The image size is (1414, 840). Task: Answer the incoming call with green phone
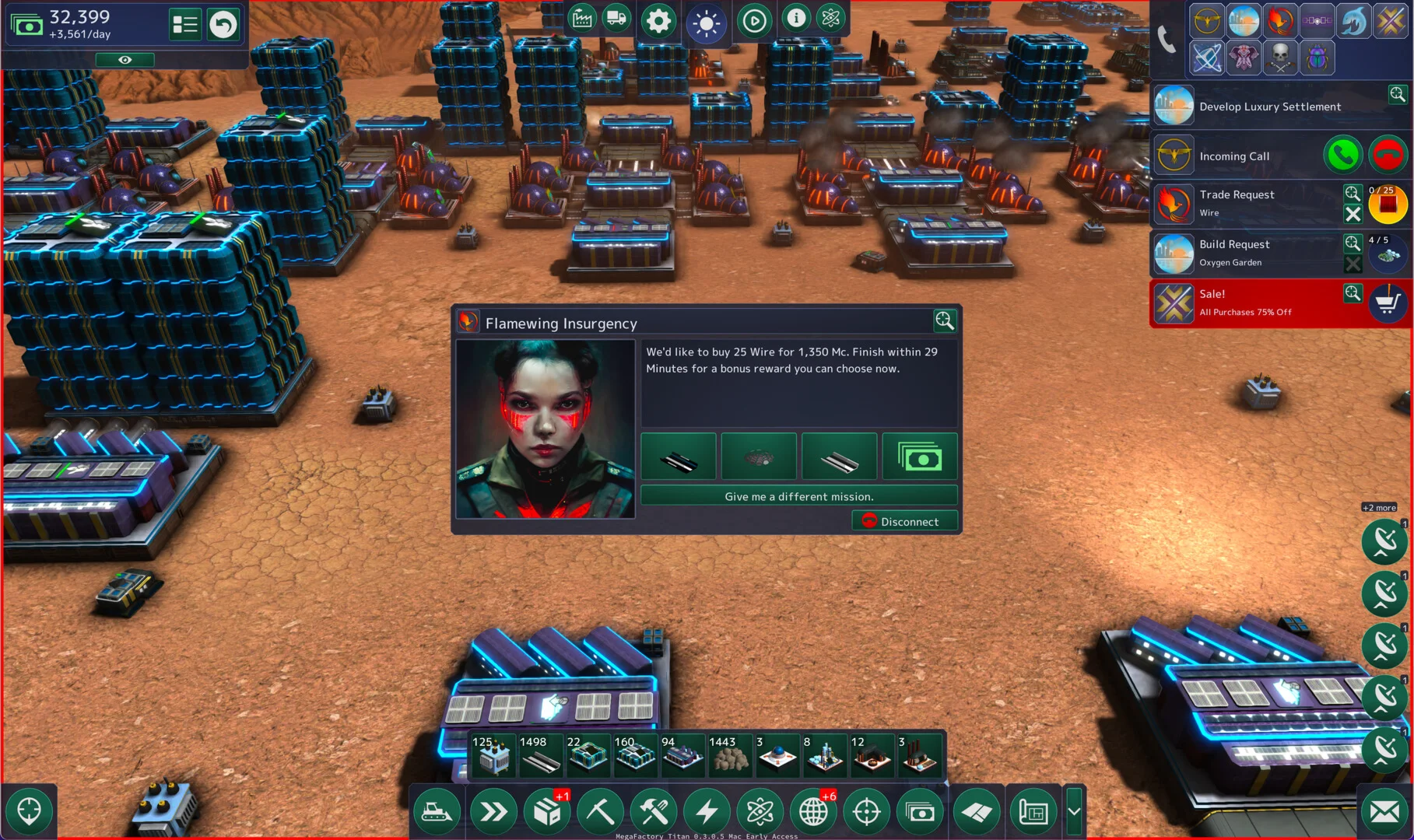1342,156
